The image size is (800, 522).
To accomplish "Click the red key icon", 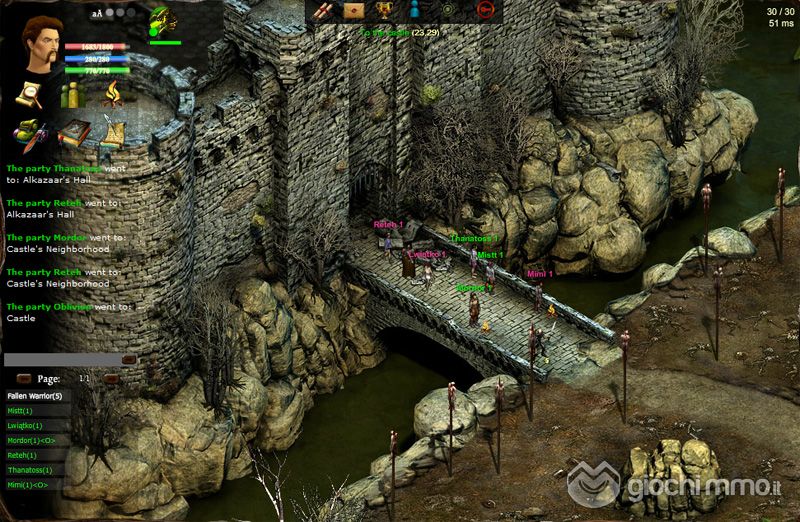I will coord(485,10).
